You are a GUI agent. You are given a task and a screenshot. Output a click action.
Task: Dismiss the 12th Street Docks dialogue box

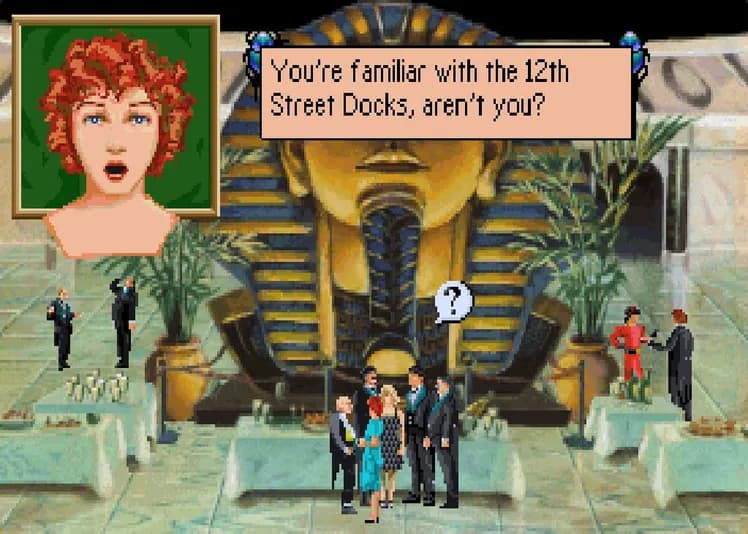pyautogui.click(x=446, y=87)
